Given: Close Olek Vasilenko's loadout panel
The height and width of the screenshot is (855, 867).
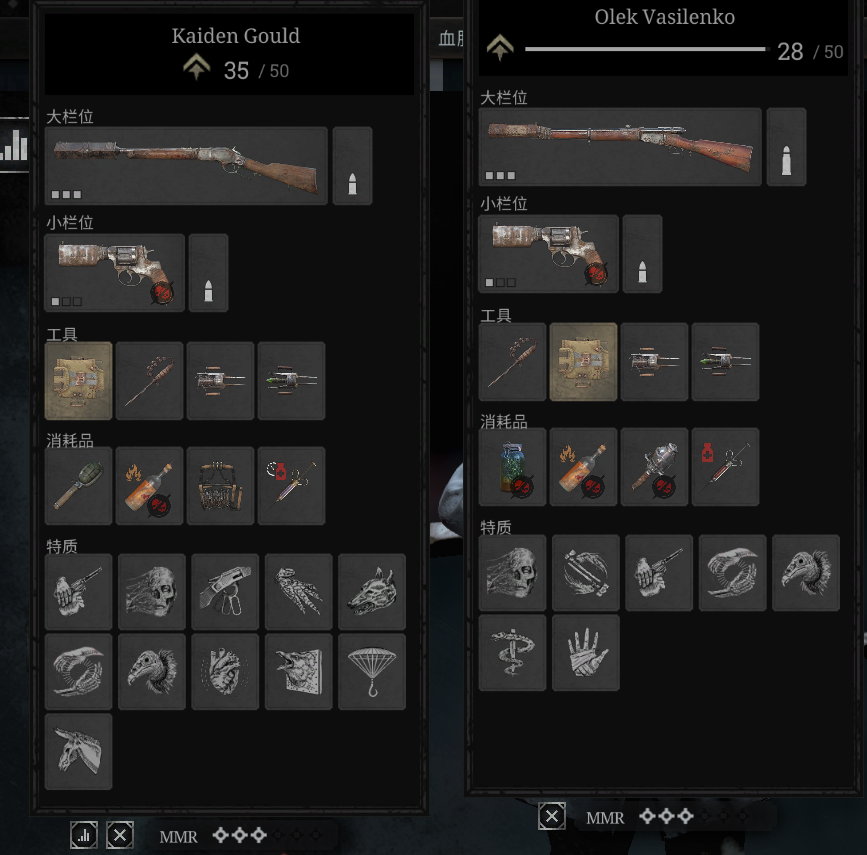Looking at the screenshot, I should click(x=551, y=817).
